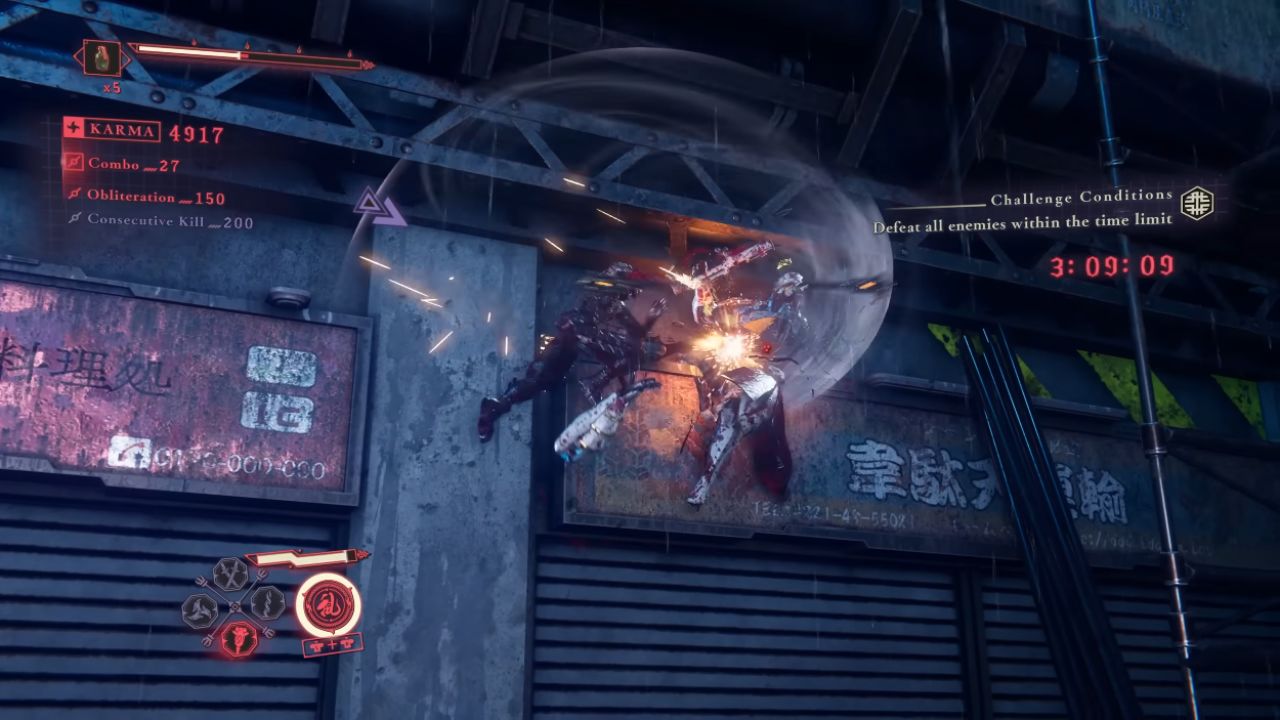Click the Karma label badge

click(x=111, y=130)
